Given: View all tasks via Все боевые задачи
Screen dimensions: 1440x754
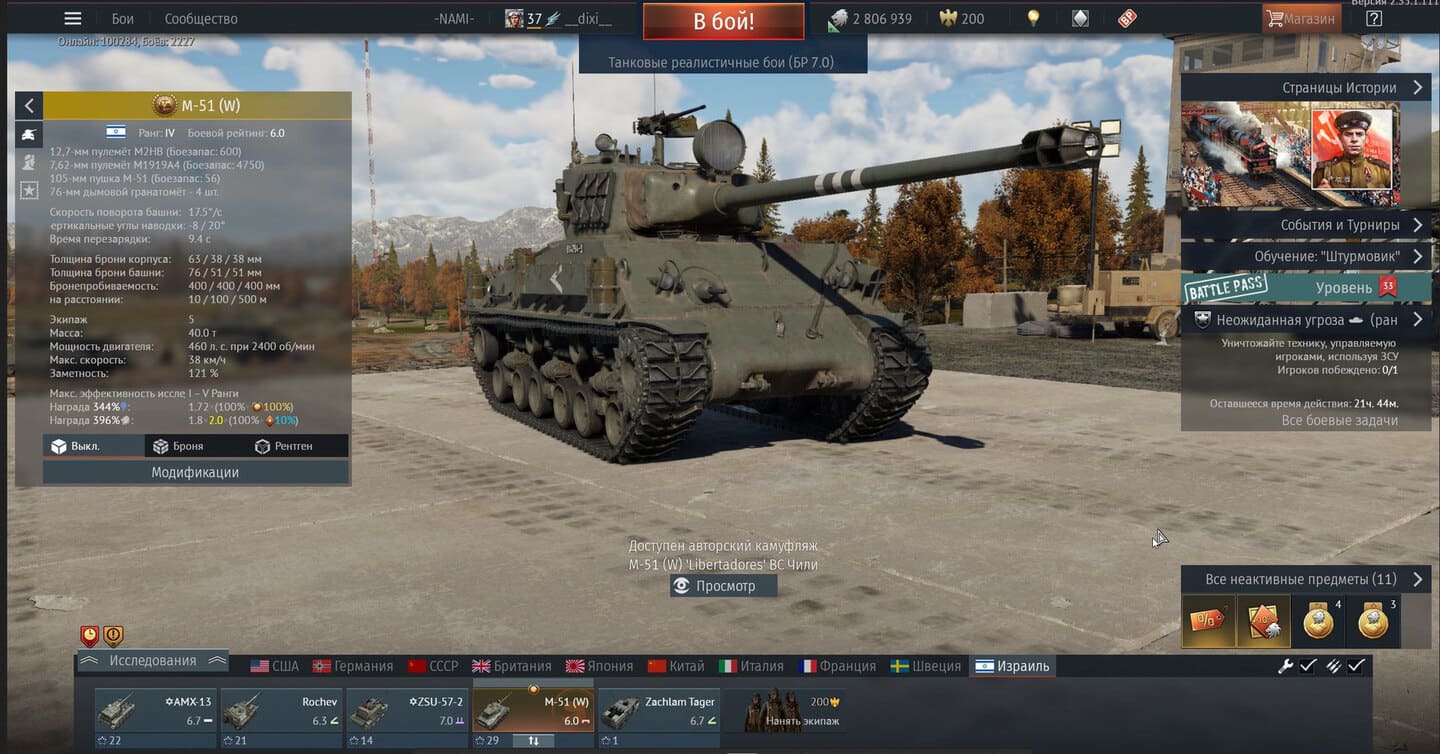Looking at the screenshot, I should click(x=1339, y=420).
